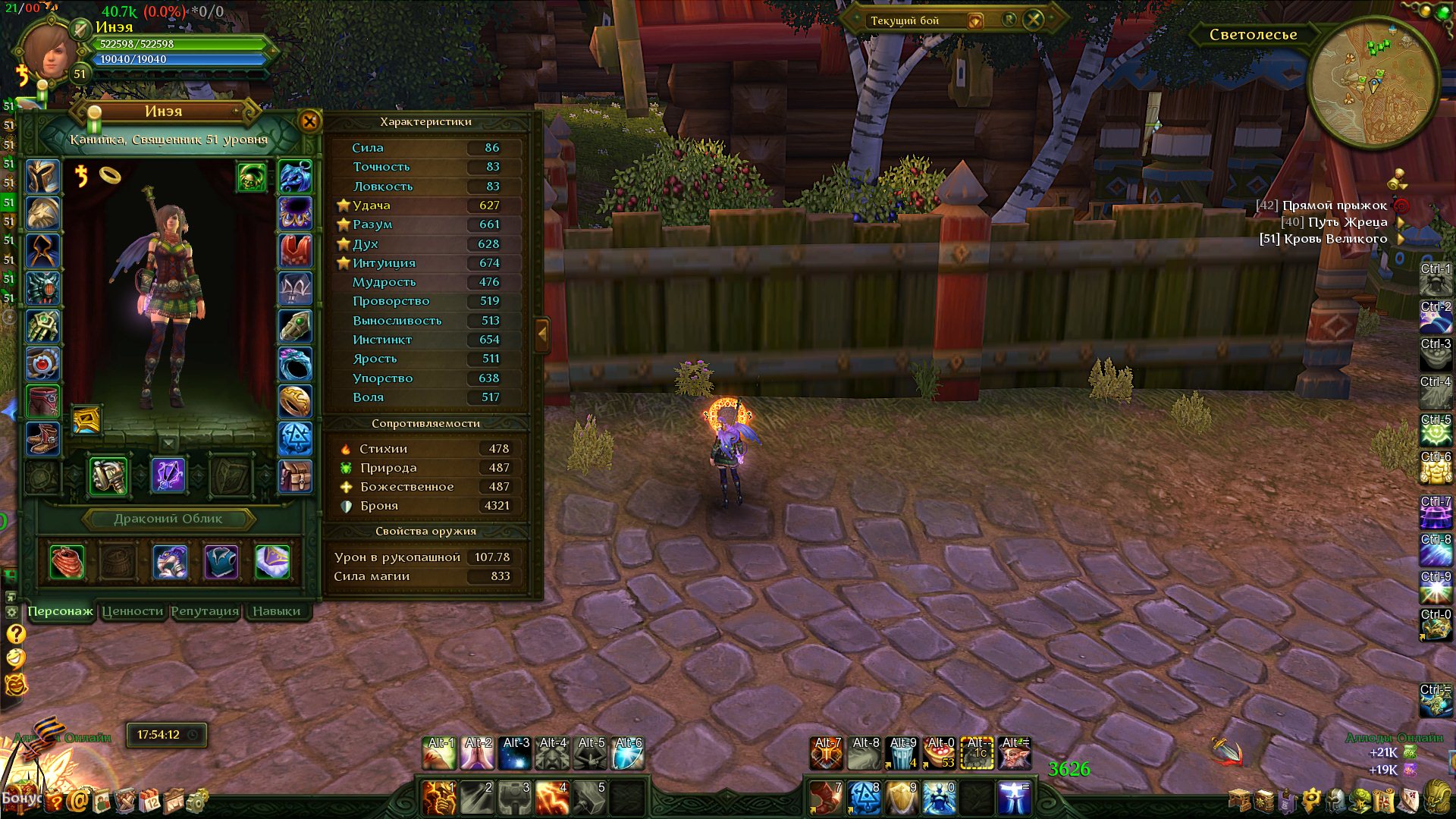The image size is (1456, 819).
Task: Select the gold ring equipment slot
Action: [x=295, y=400]
